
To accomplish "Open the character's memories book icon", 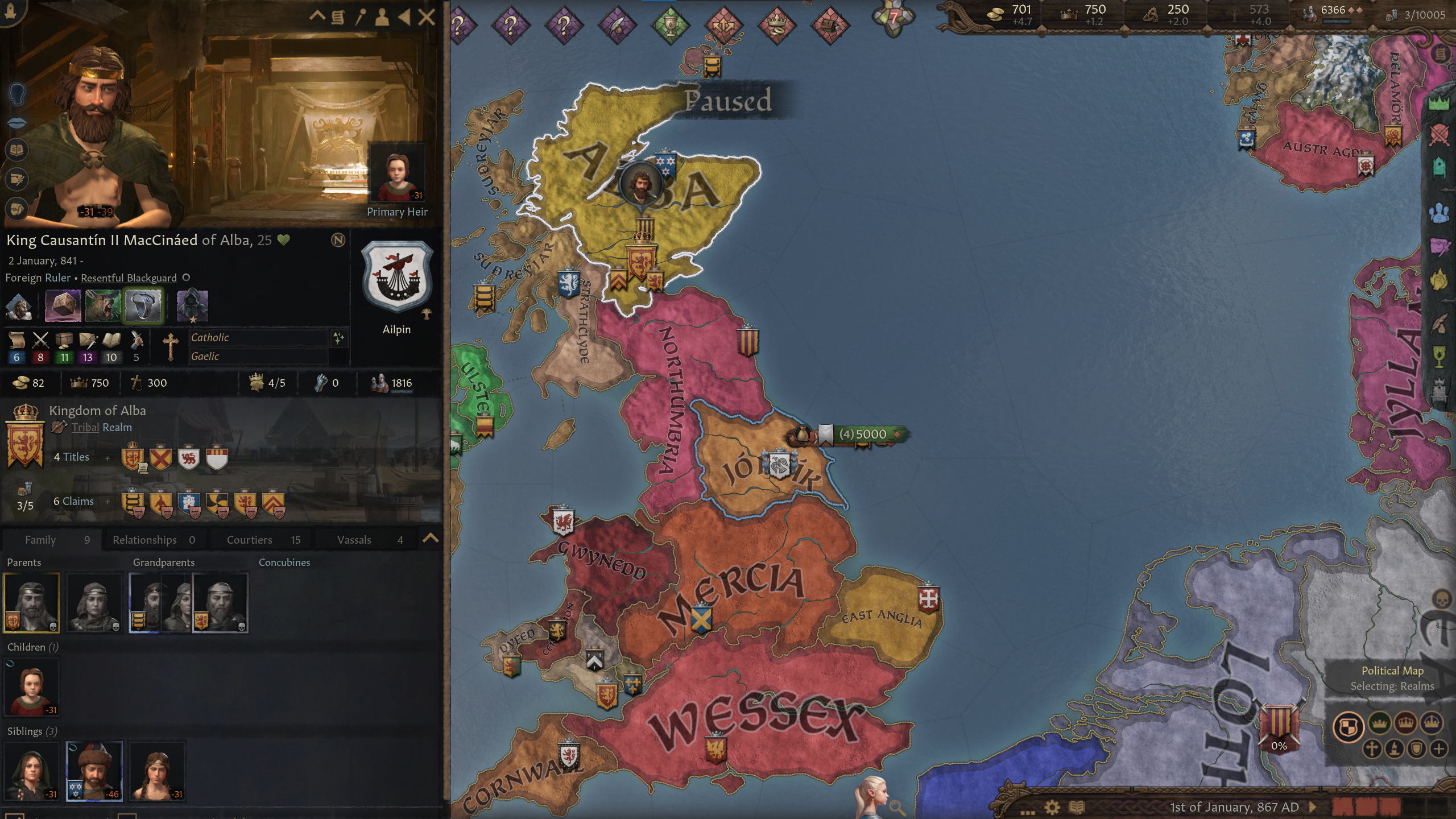I will click(17, 150).
